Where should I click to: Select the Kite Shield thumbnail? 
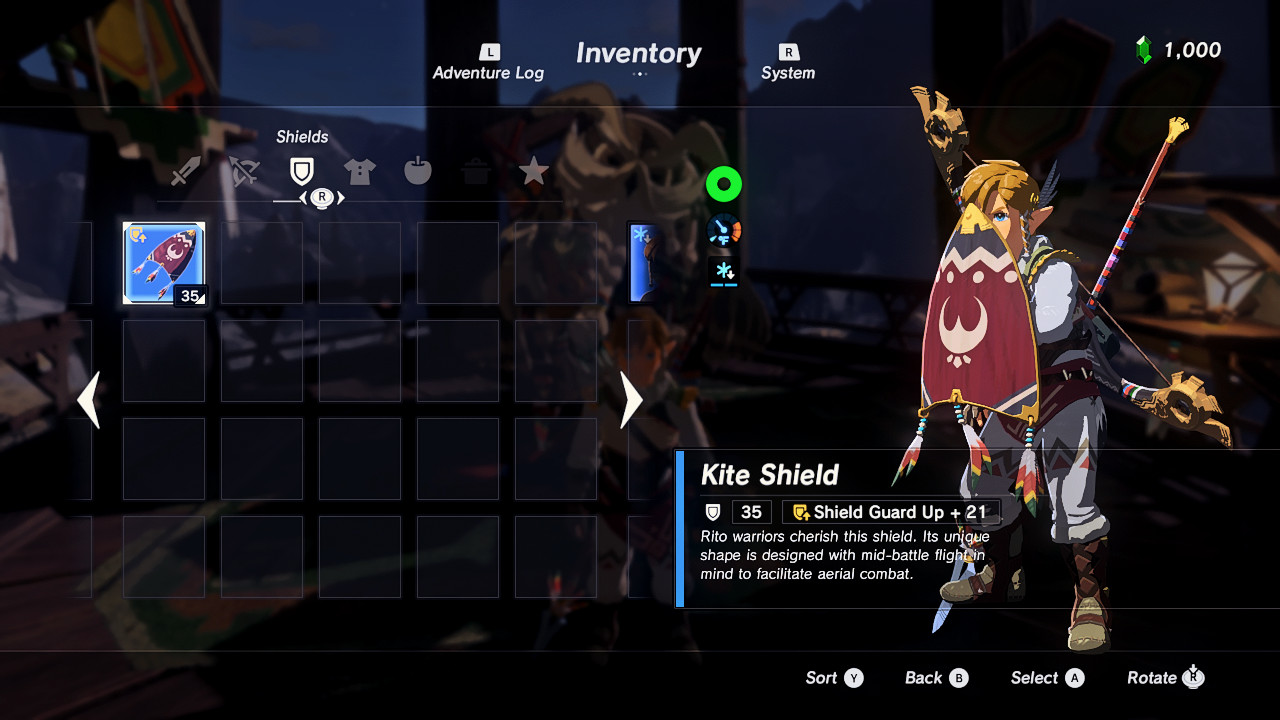(163, 261)
